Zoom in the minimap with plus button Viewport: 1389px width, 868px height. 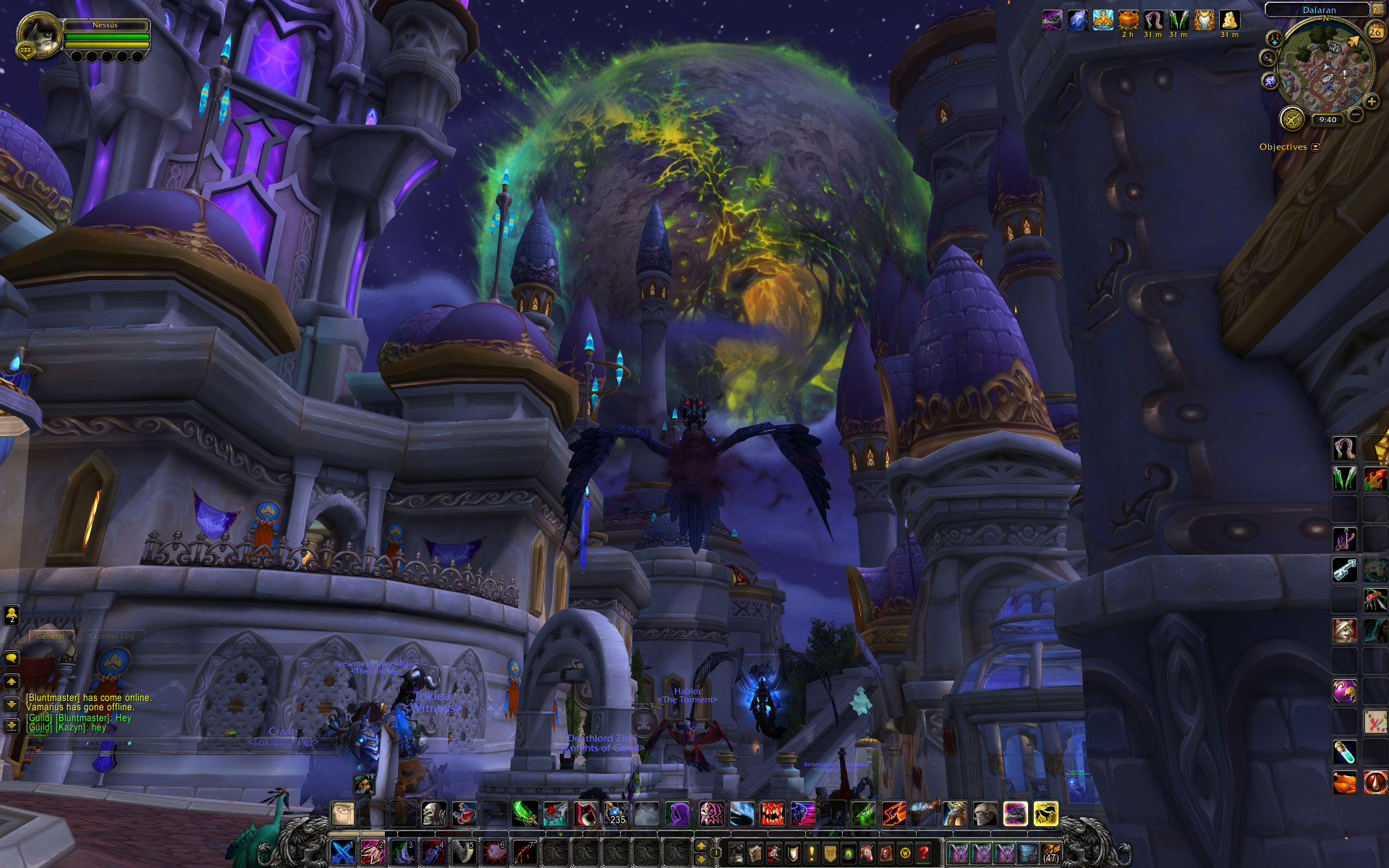click(1371, 101)
